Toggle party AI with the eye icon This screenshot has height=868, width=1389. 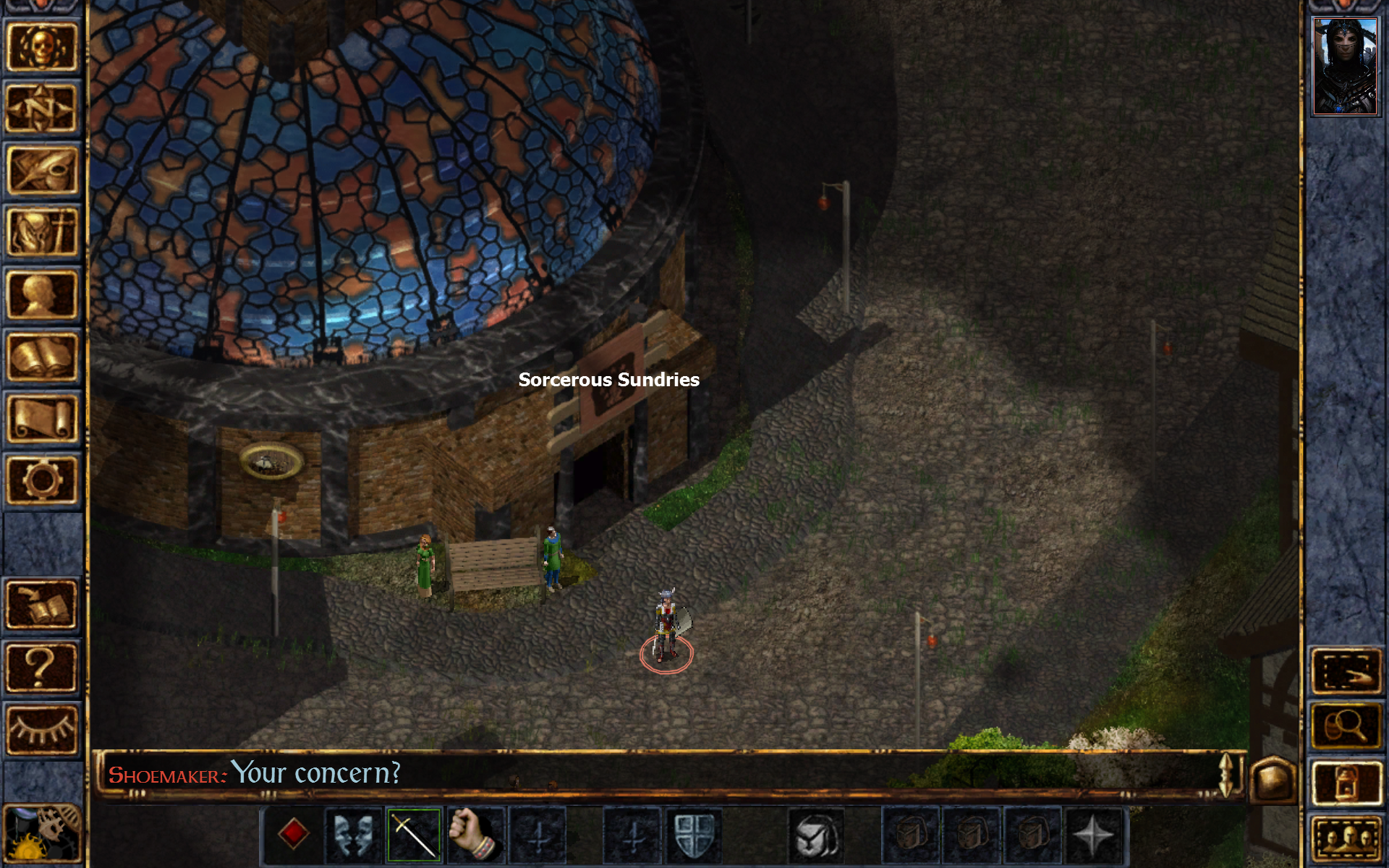[x=41, y=731]
